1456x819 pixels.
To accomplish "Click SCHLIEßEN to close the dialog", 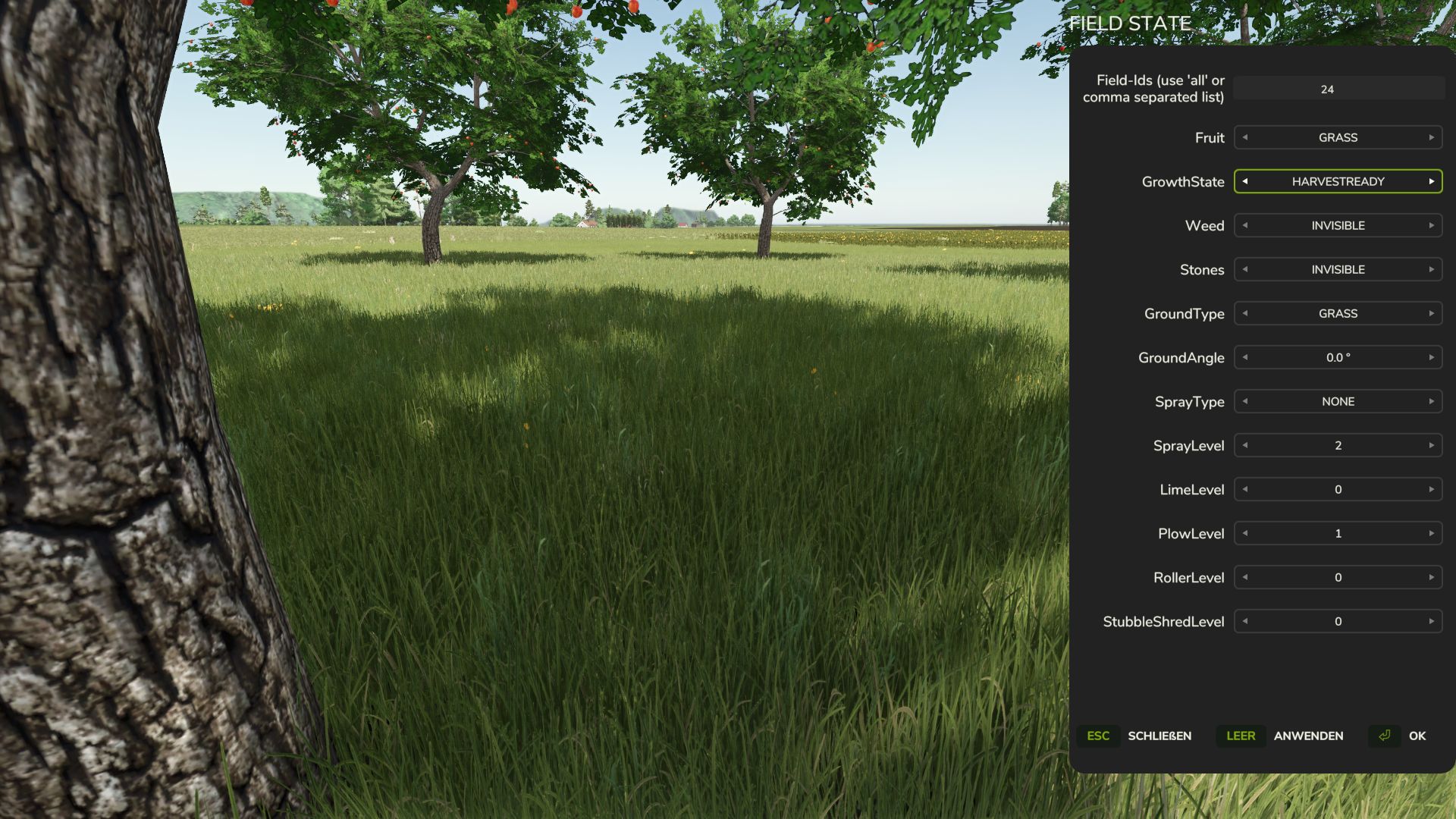I will [1159, 736].
